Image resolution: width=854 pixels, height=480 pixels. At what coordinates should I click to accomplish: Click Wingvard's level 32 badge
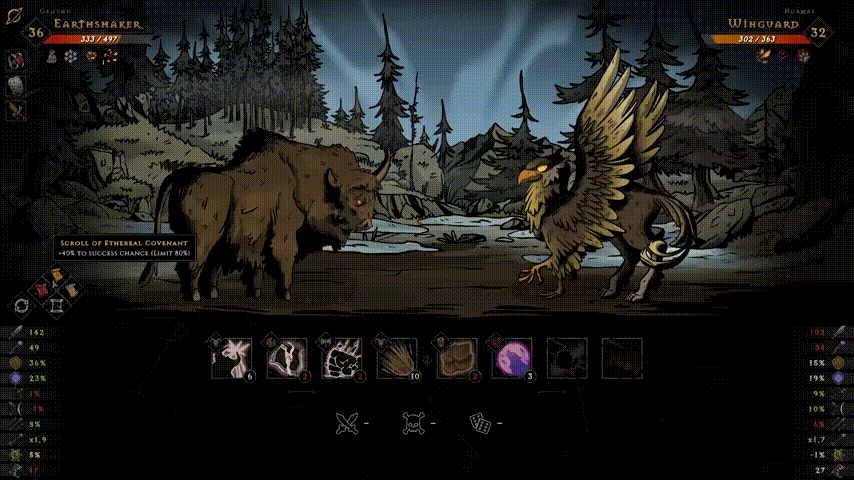tap(818, 32)
